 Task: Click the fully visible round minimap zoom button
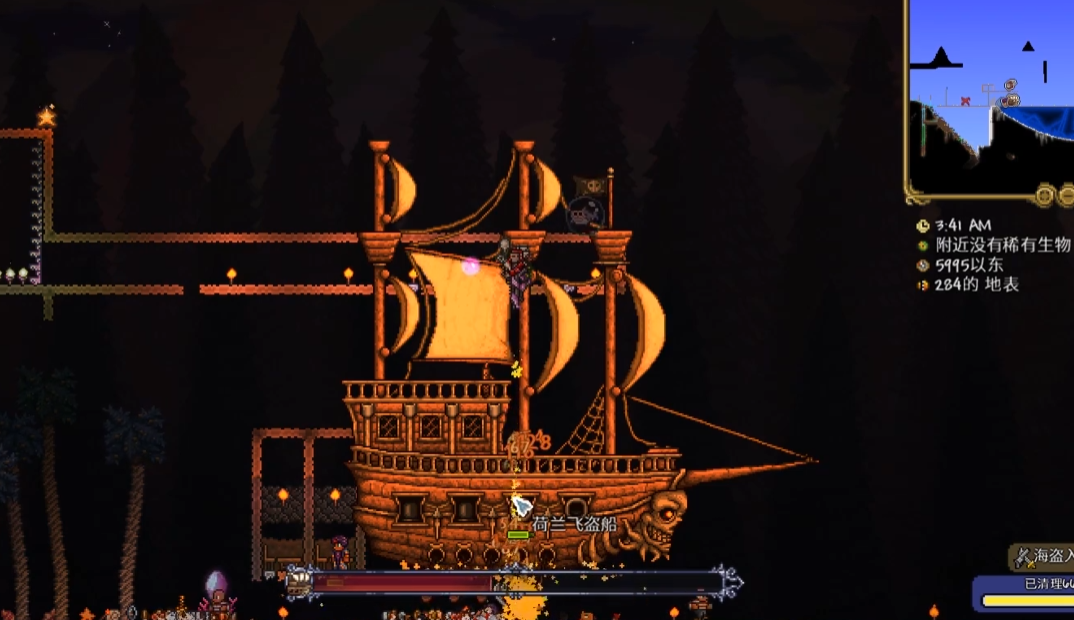(1046, 195)
